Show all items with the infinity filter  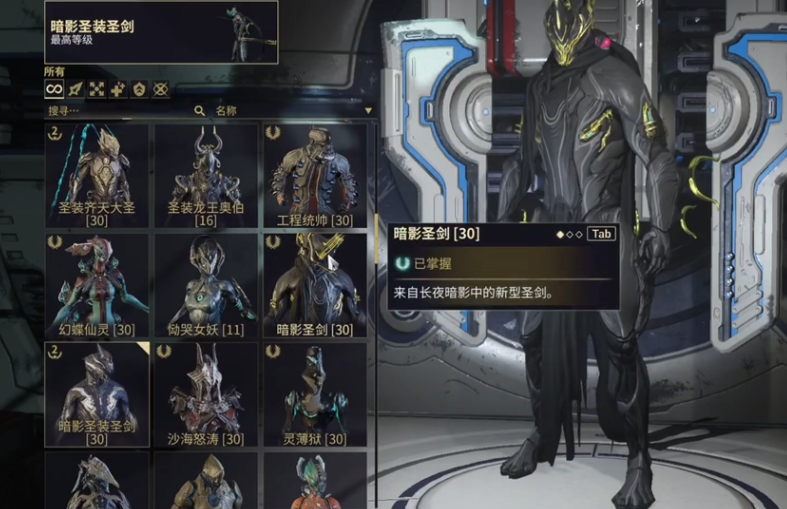pyautogui.click(x=54, y=89)
